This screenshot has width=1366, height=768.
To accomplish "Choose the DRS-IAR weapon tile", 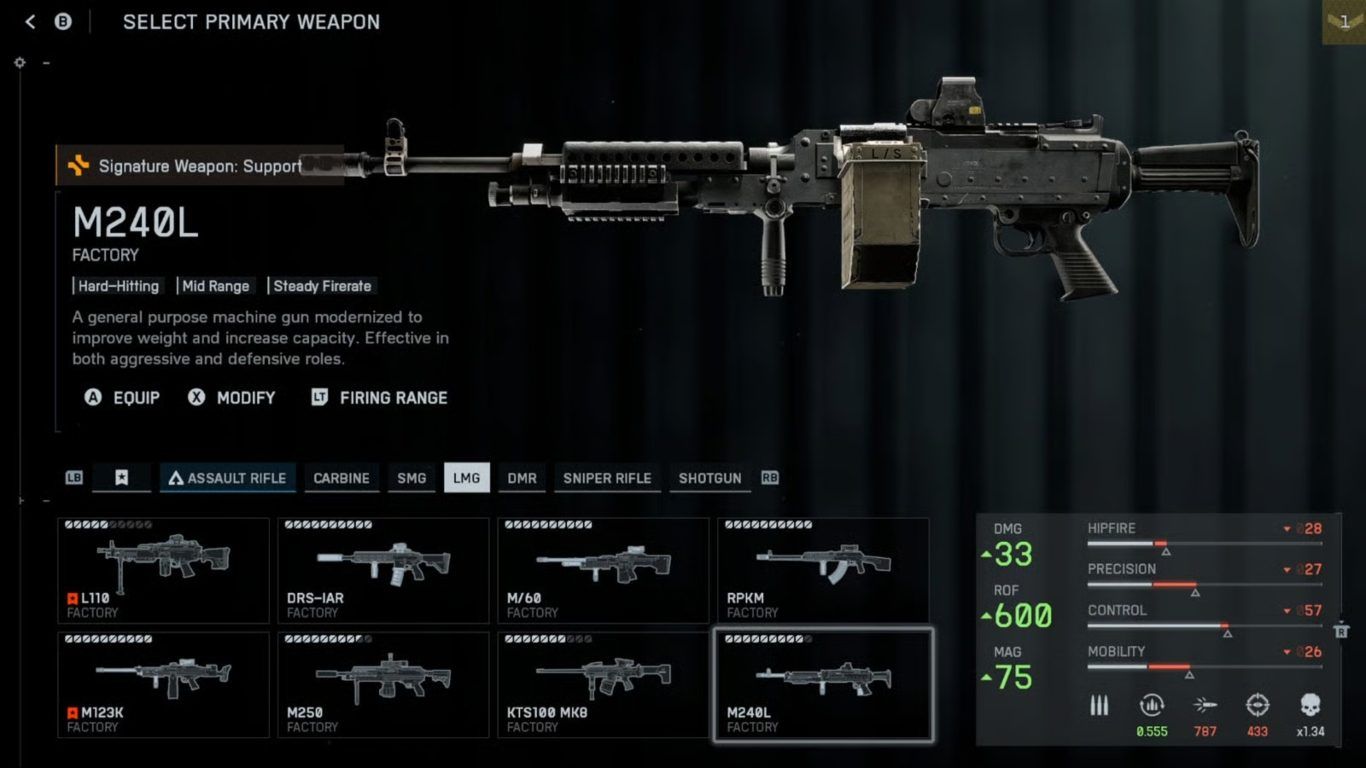I will click(x=383, y=570).
